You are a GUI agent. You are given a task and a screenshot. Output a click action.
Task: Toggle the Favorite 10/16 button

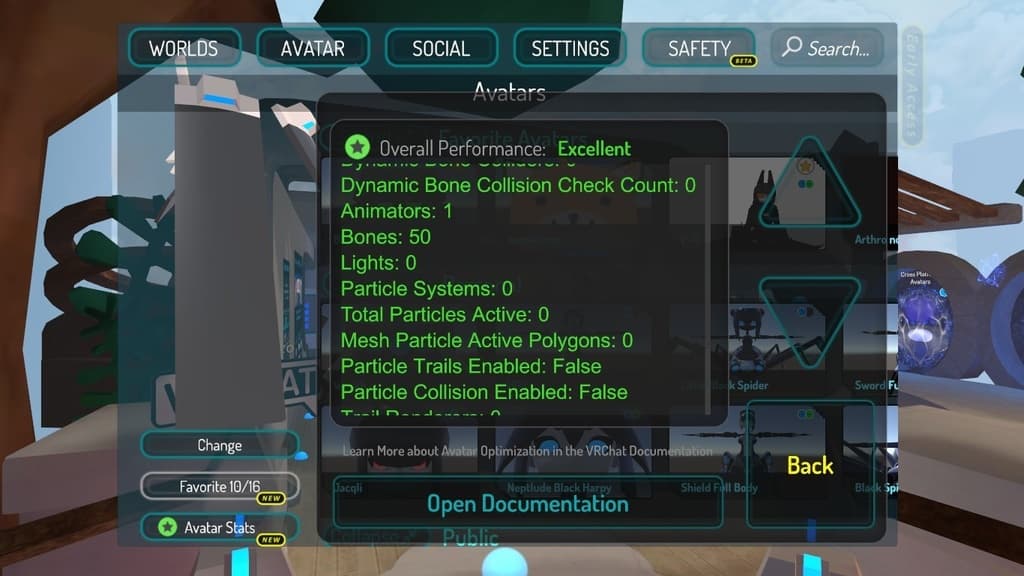[x=219, y=486]
